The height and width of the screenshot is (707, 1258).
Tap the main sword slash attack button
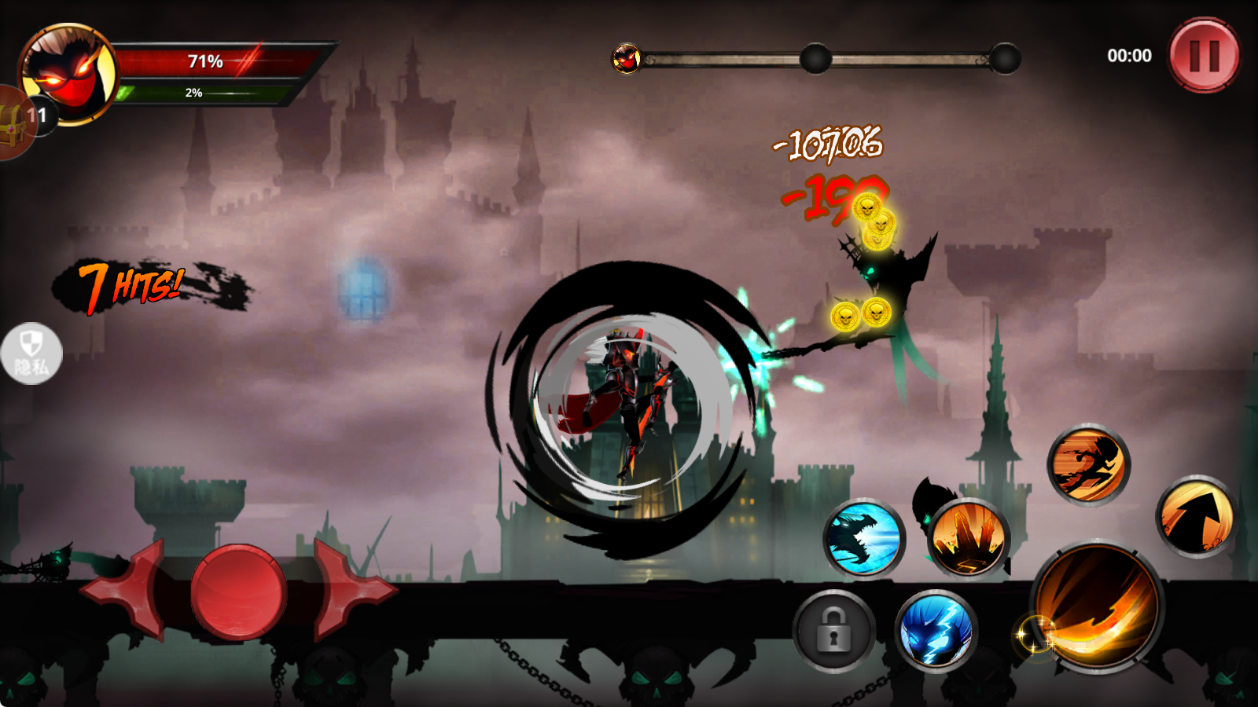pos(1096,607)
